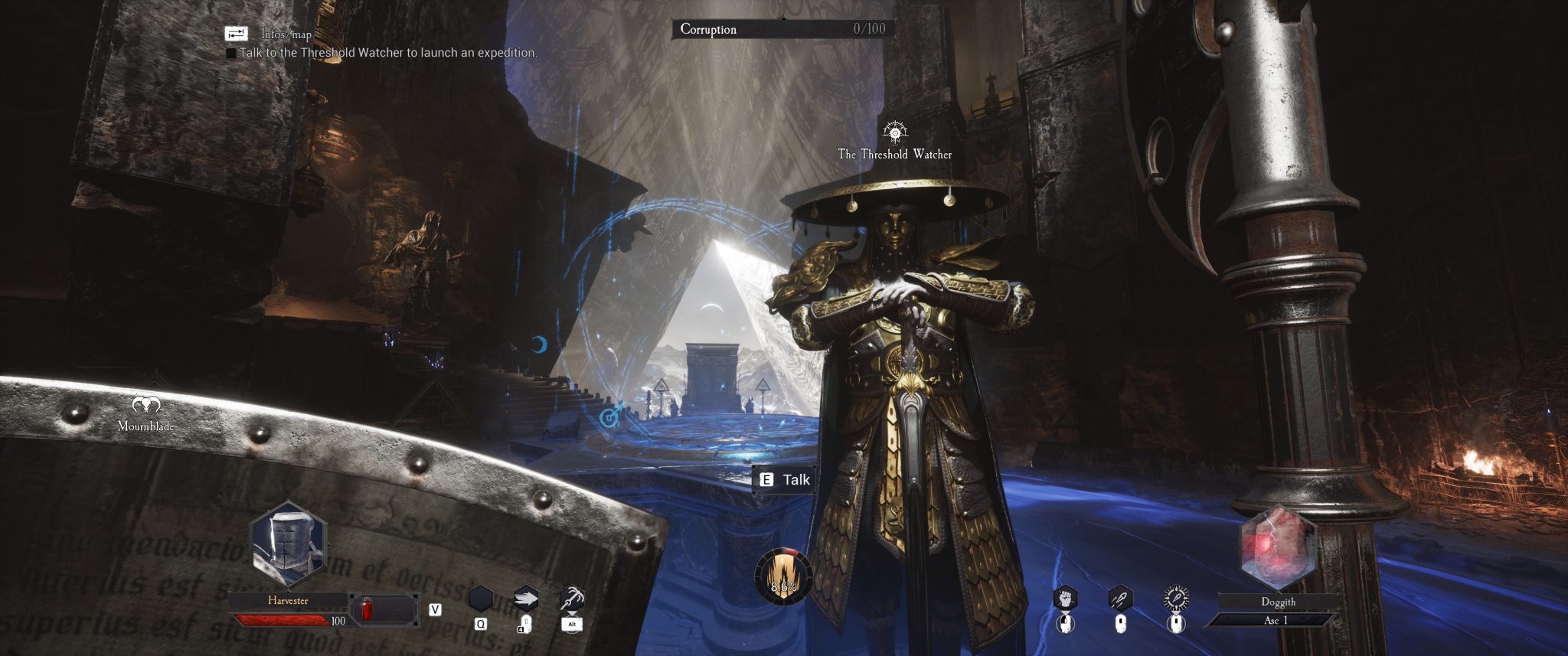The width and height of the screenshot is (1568, 656).
Task: Select the Threshold Watcher compass marker
Action: tap(894, 132)
